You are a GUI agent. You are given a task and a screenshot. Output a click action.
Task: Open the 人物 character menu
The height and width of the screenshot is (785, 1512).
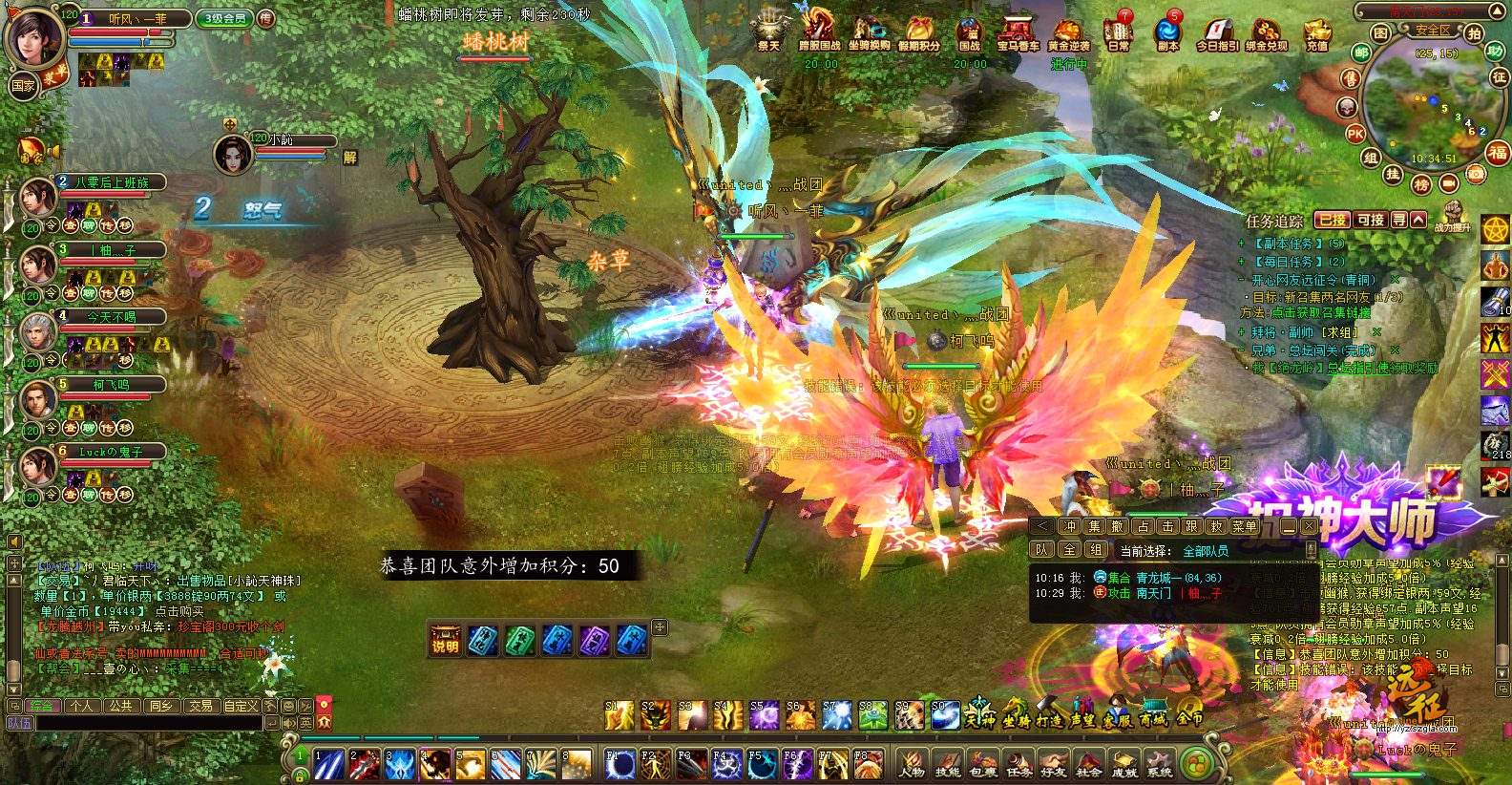pos(912,764)
